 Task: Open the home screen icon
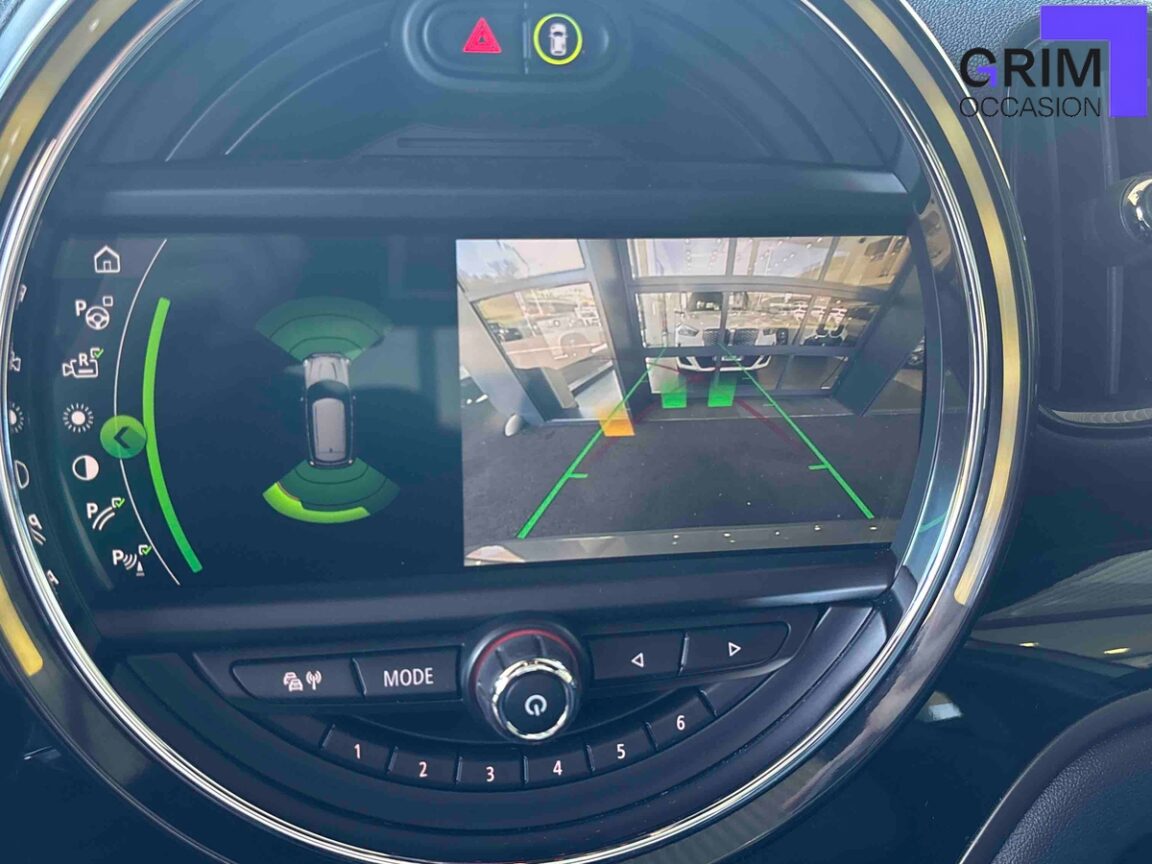[x=106, y=261]
